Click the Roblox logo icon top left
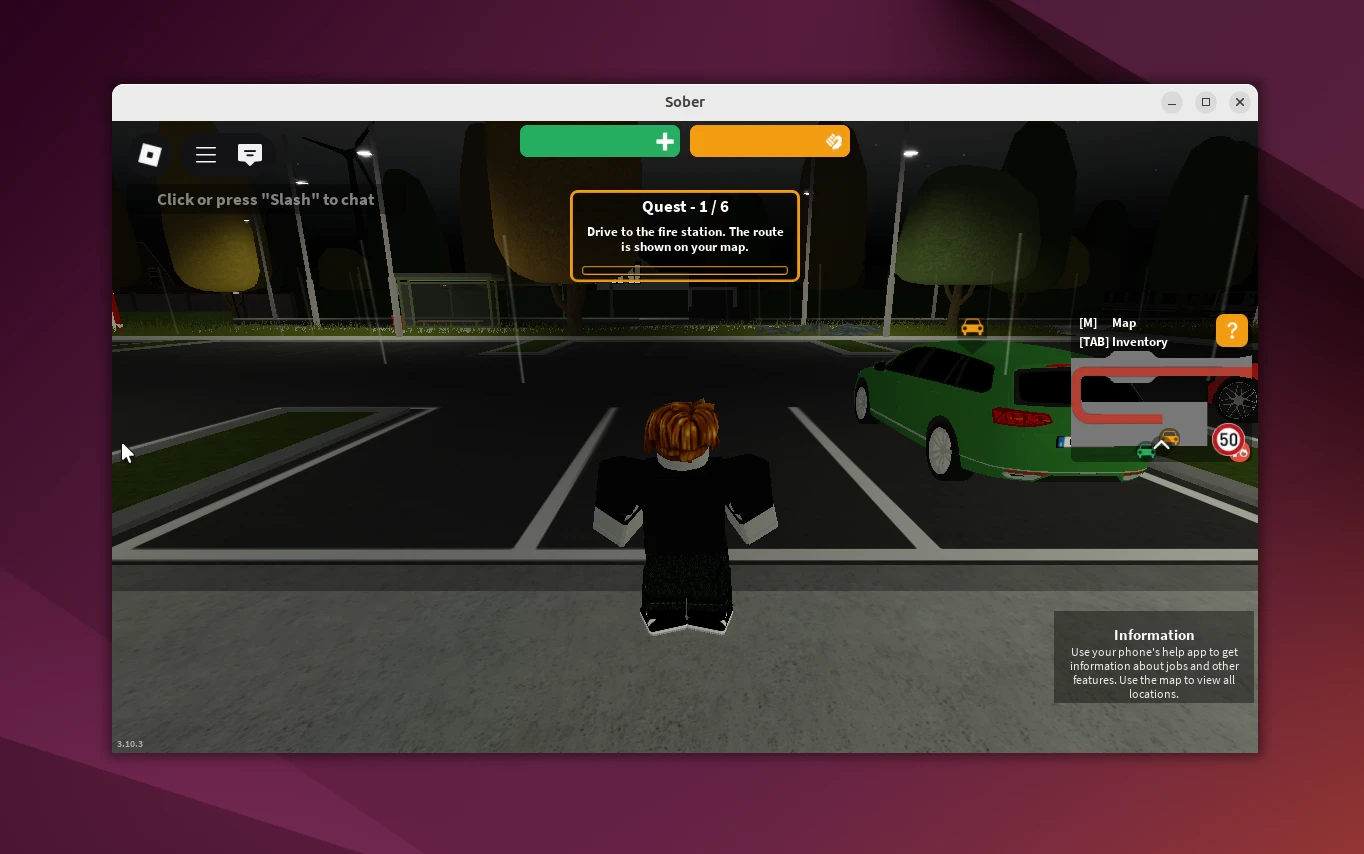 click(x=150, y=155)
